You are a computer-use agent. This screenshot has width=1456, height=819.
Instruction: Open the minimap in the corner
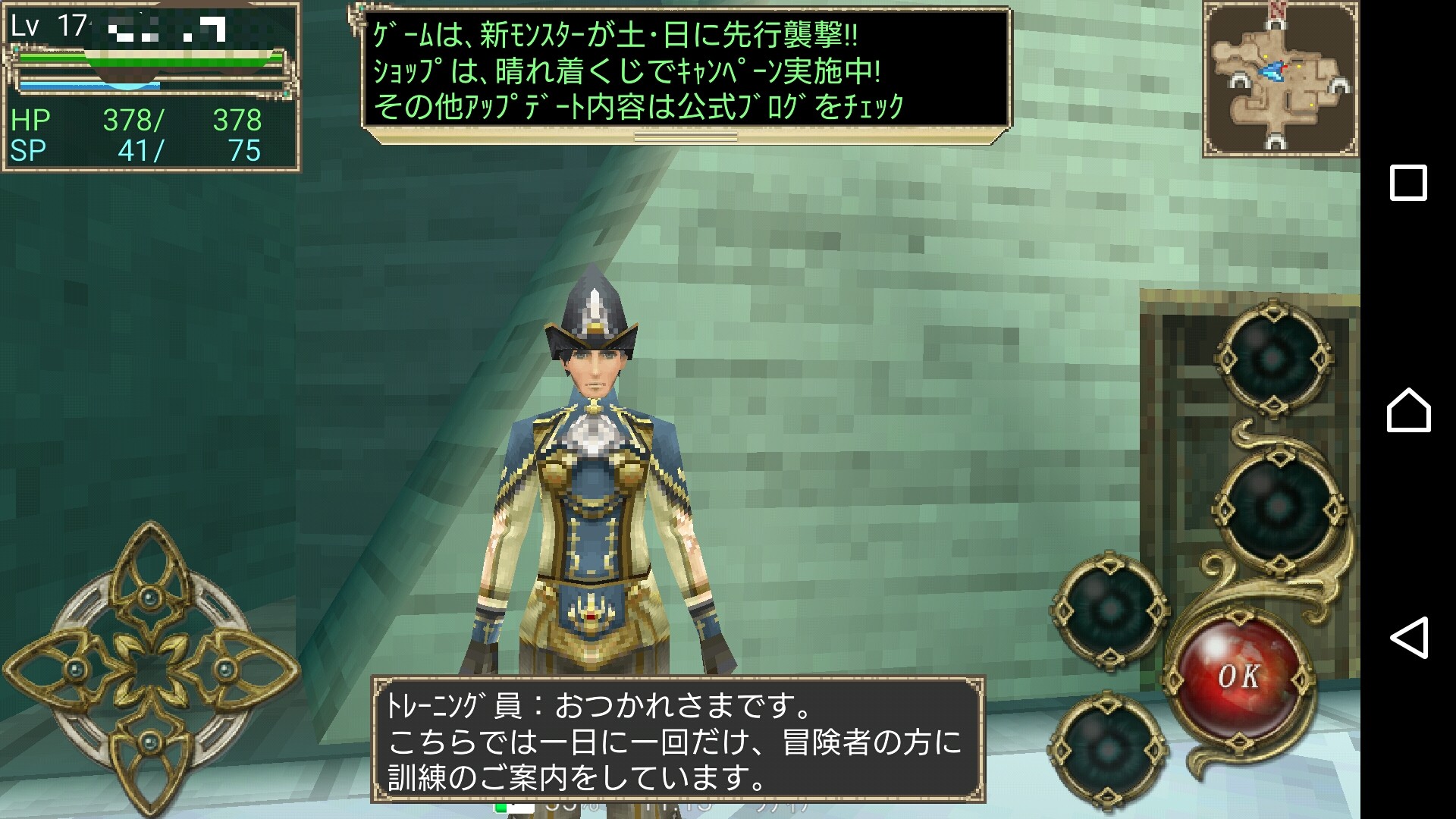(x=1279, y=80)
